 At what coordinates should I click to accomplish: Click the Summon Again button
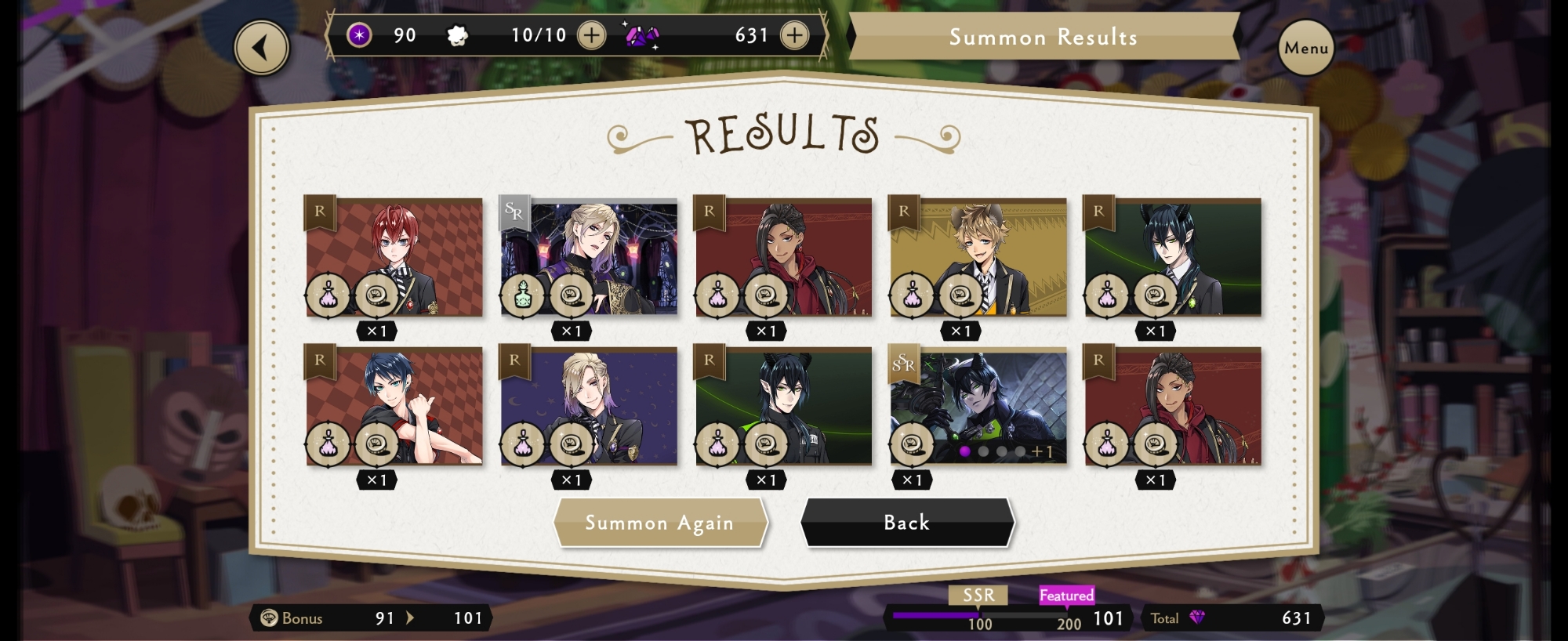pos(659,523)
